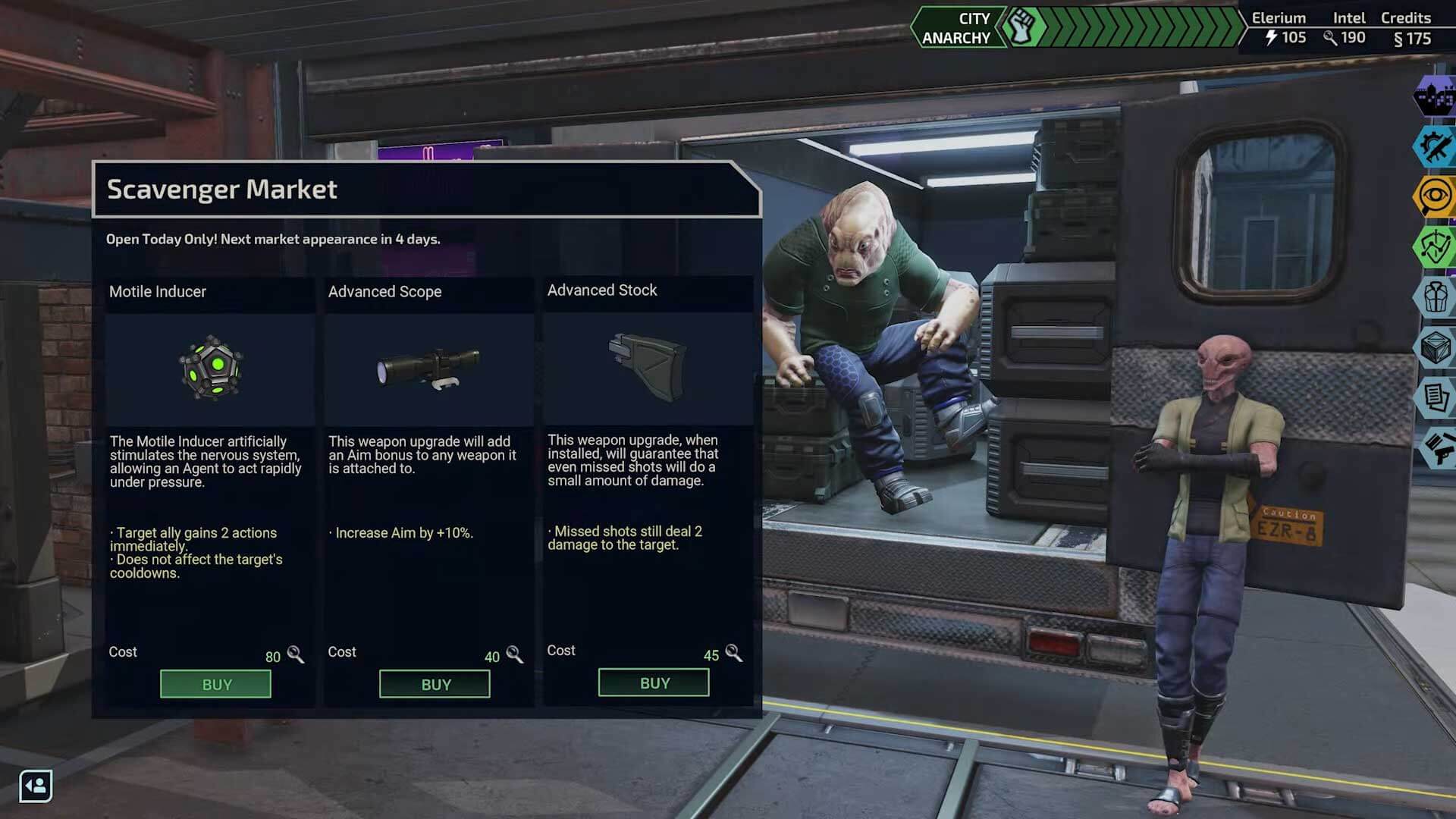
Task: Select the Advanced Scope item image
Action: (x=428, y=369)
